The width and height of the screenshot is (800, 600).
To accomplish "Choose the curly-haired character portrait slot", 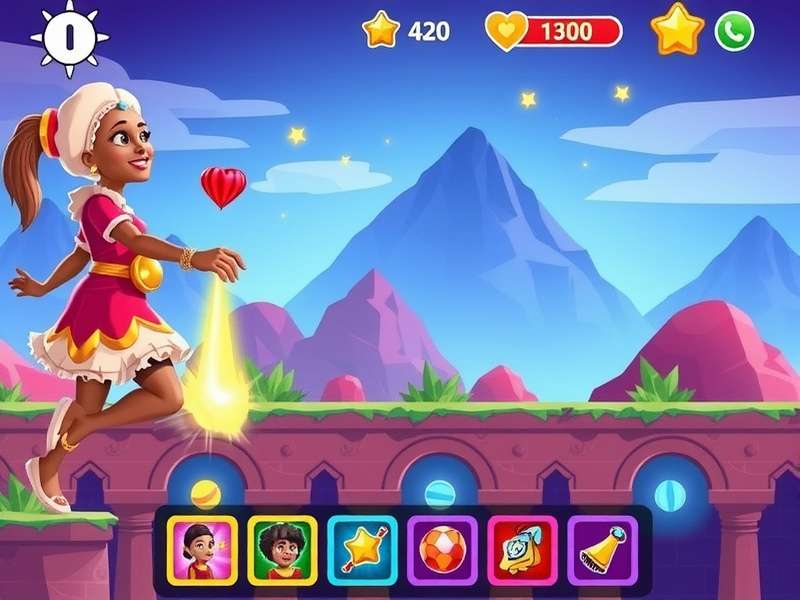I will click(x=281, y=550).
